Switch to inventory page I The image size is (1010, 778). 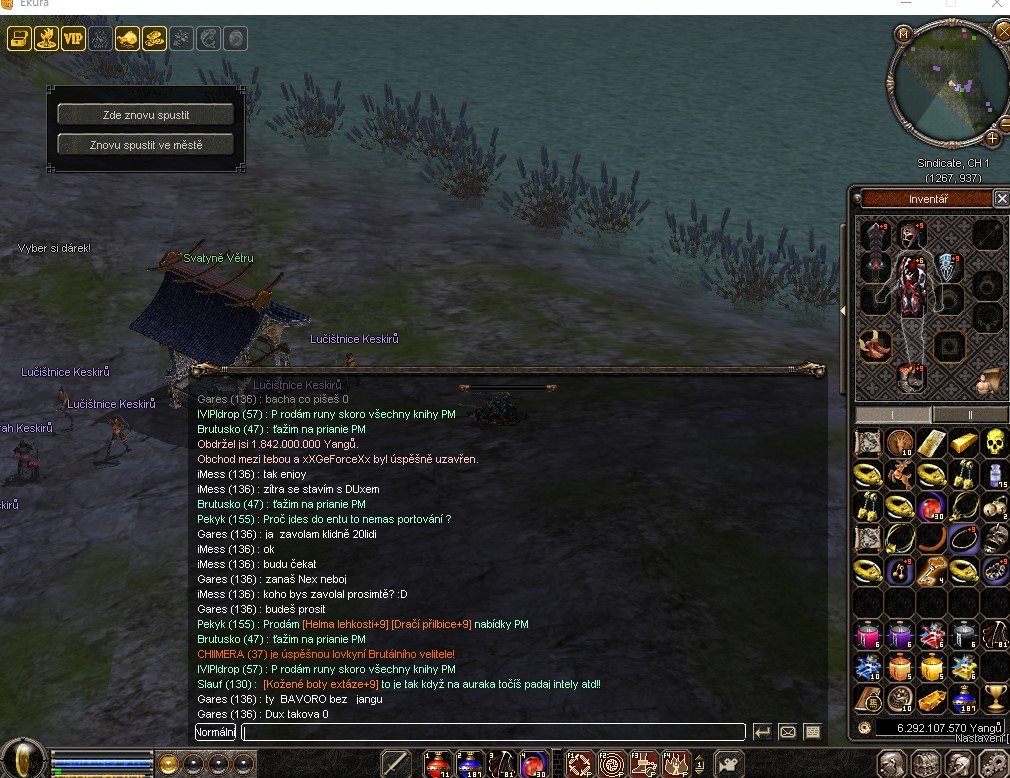click(893, 414)
